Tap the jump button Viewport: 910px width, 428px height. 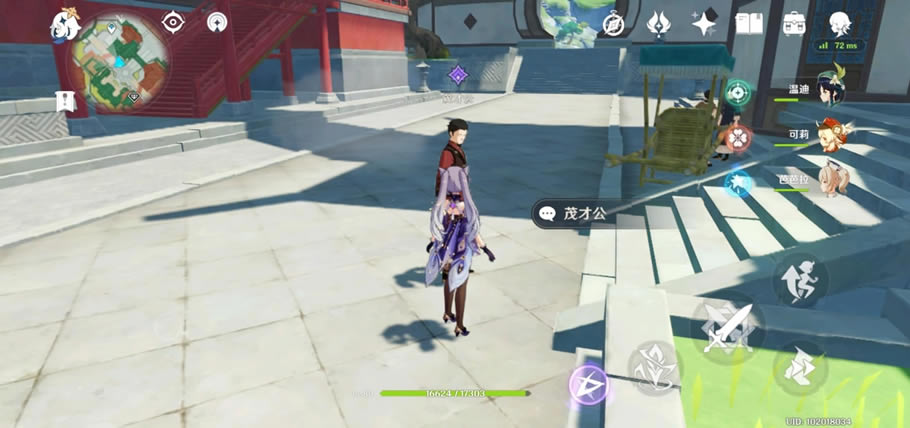800,282
